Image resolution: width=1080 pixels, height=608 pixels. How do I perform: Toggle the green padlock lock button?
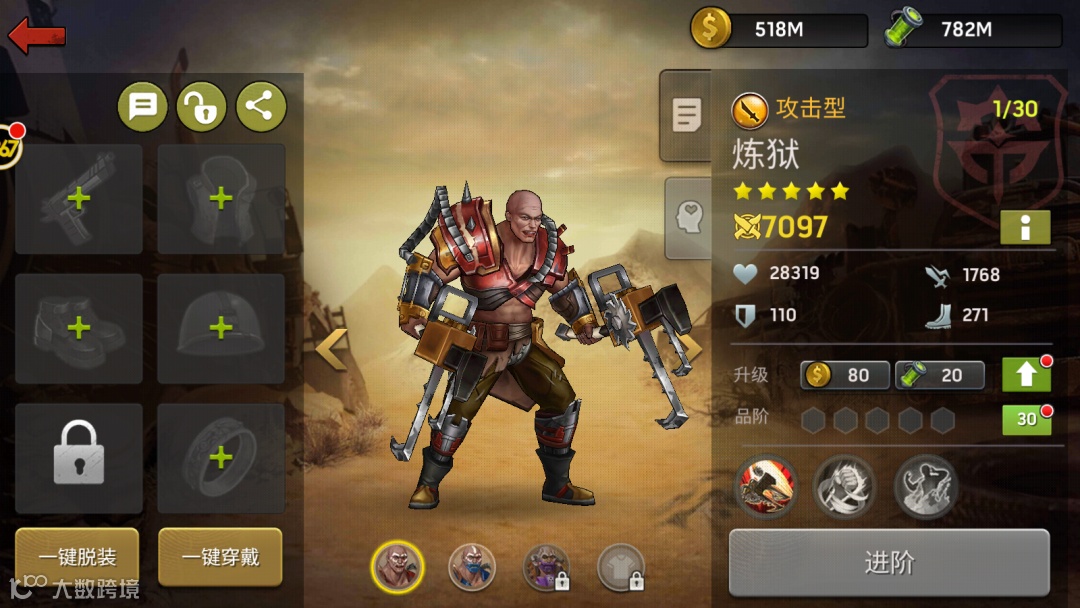201,107
